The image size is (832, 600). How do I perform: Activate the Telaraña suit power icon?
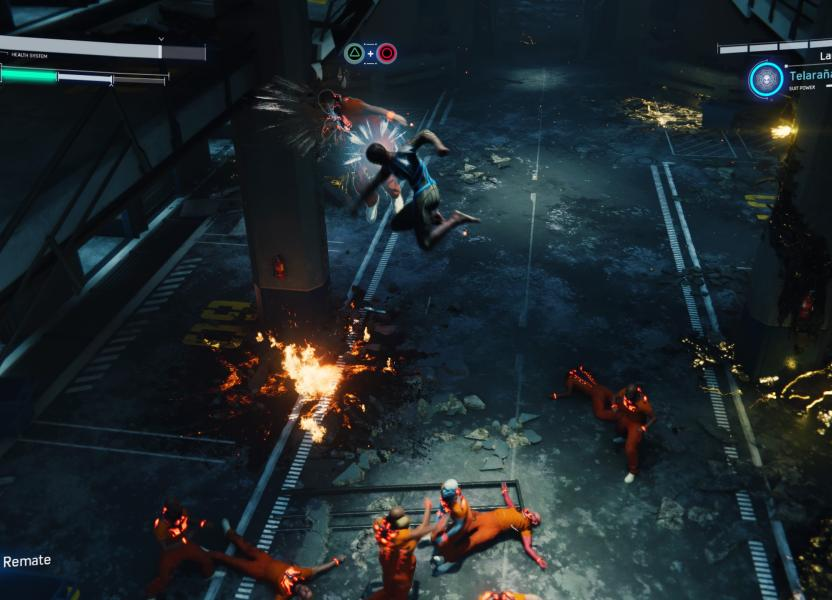click(767, 79)
